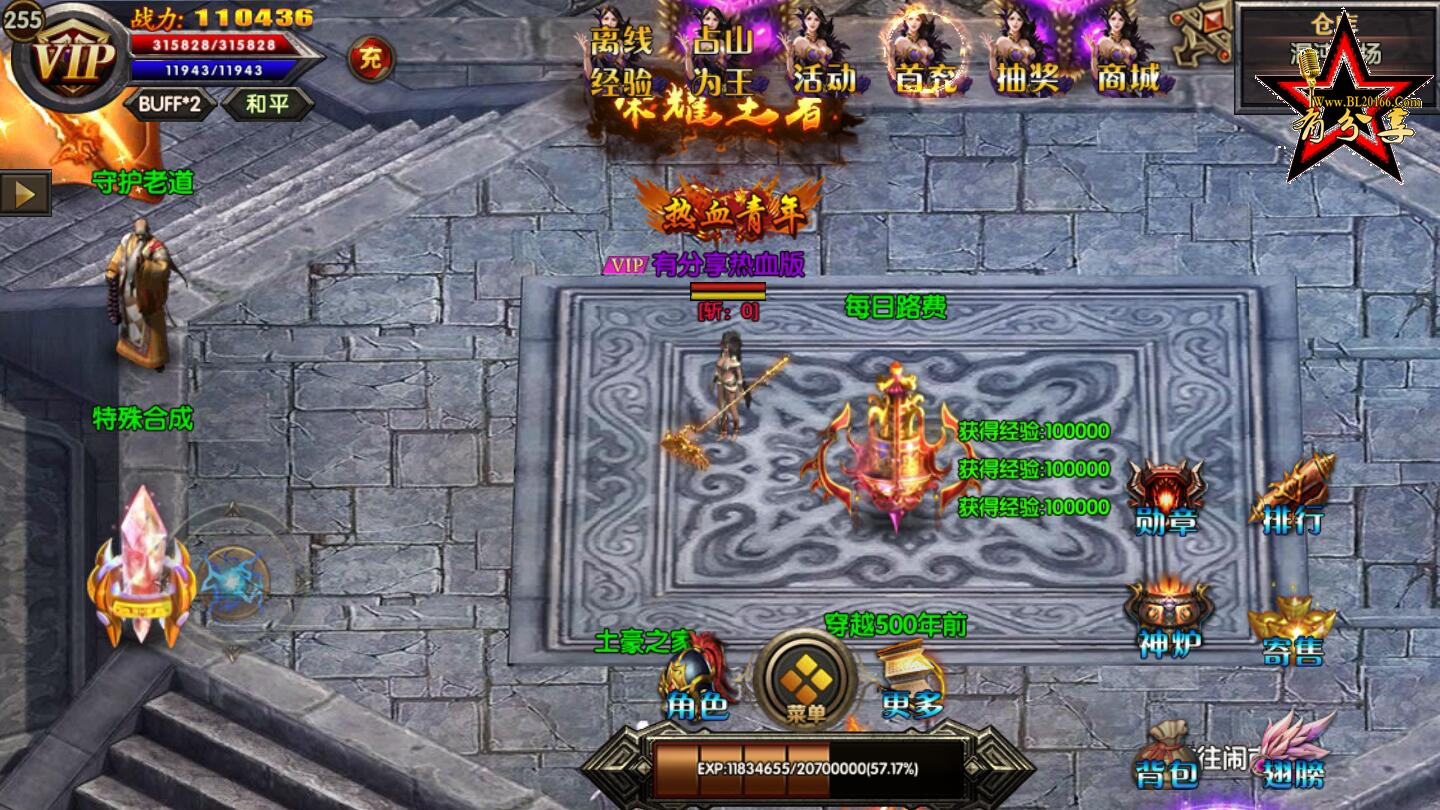Open the BUFF*2 status button

170,104
